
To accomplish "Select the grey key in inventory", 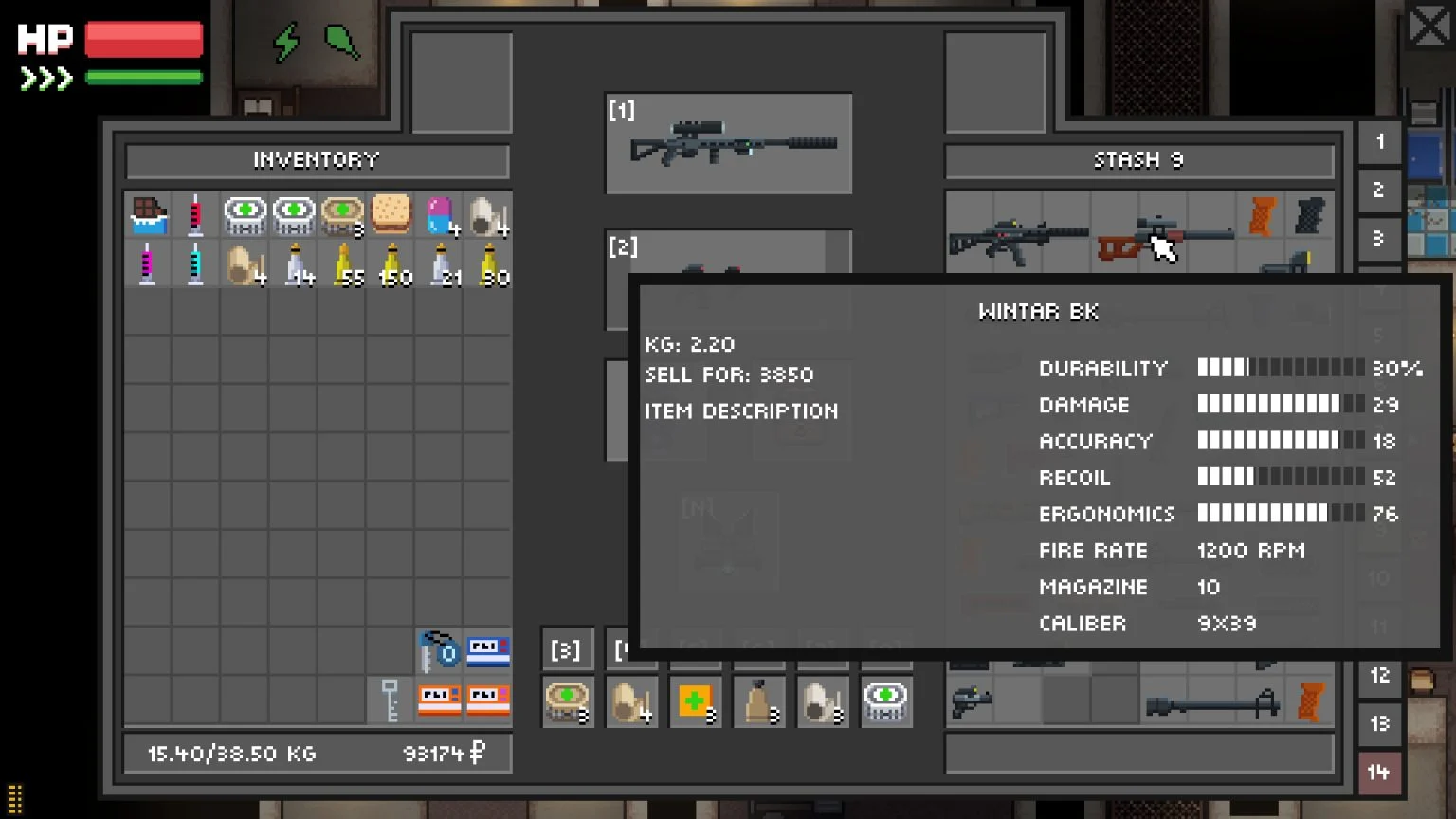I will [x=391, y=701].
